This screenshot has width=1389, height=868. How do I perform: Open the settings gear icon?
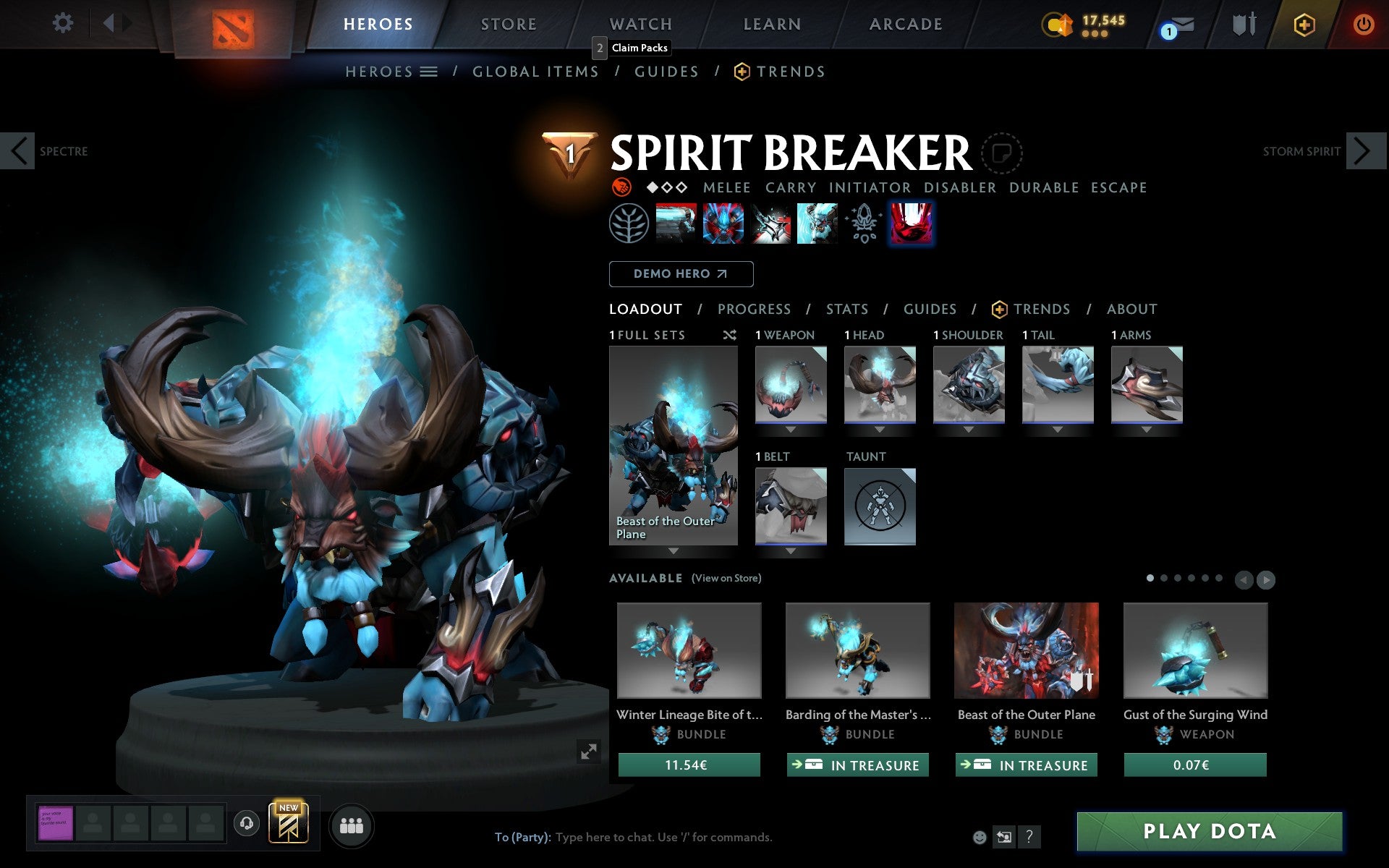[64, 22]
